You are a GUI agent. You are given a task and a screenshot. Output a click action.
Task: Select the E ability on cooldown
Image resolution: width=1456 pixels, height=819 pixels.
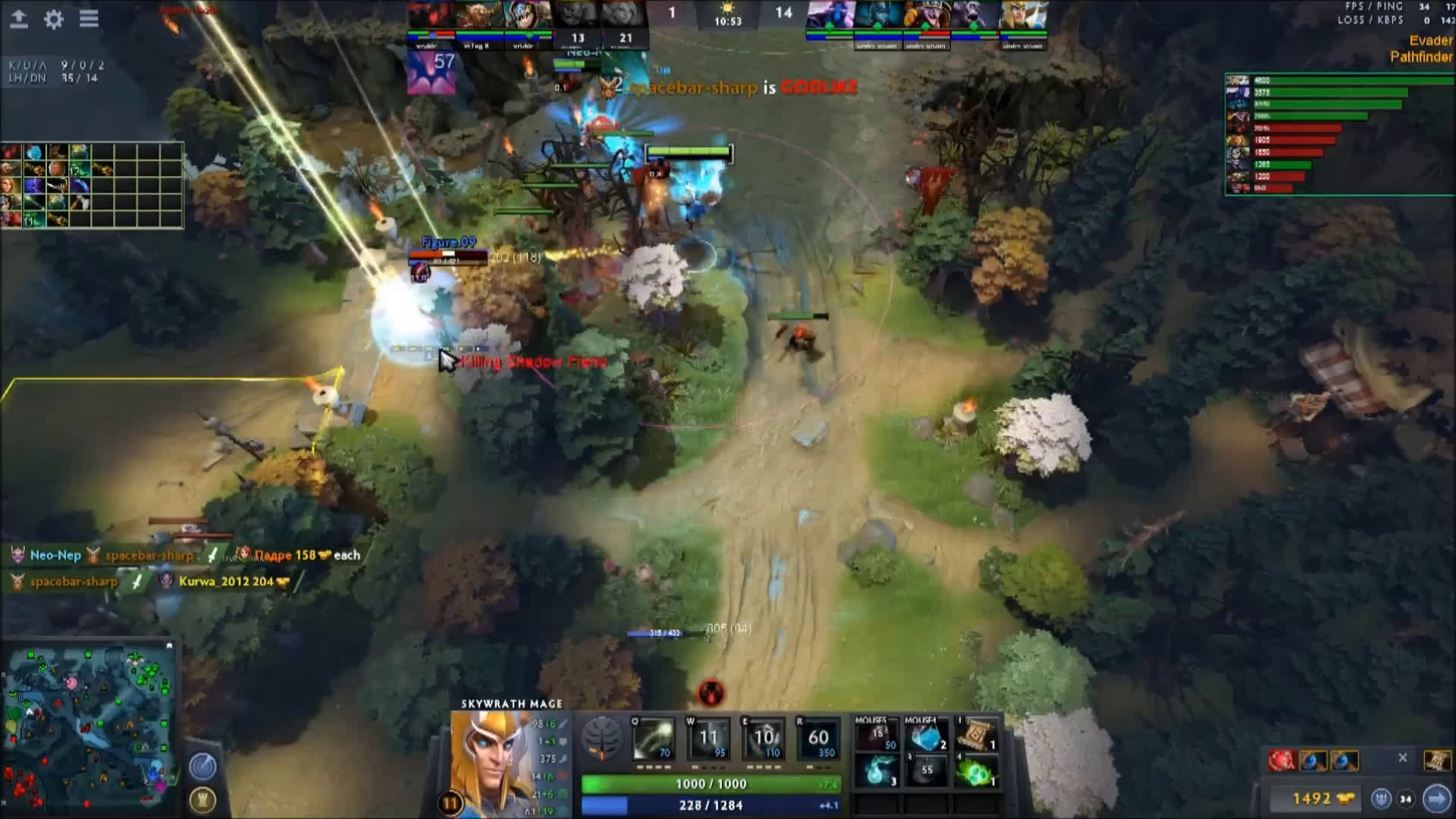[764, 738]
